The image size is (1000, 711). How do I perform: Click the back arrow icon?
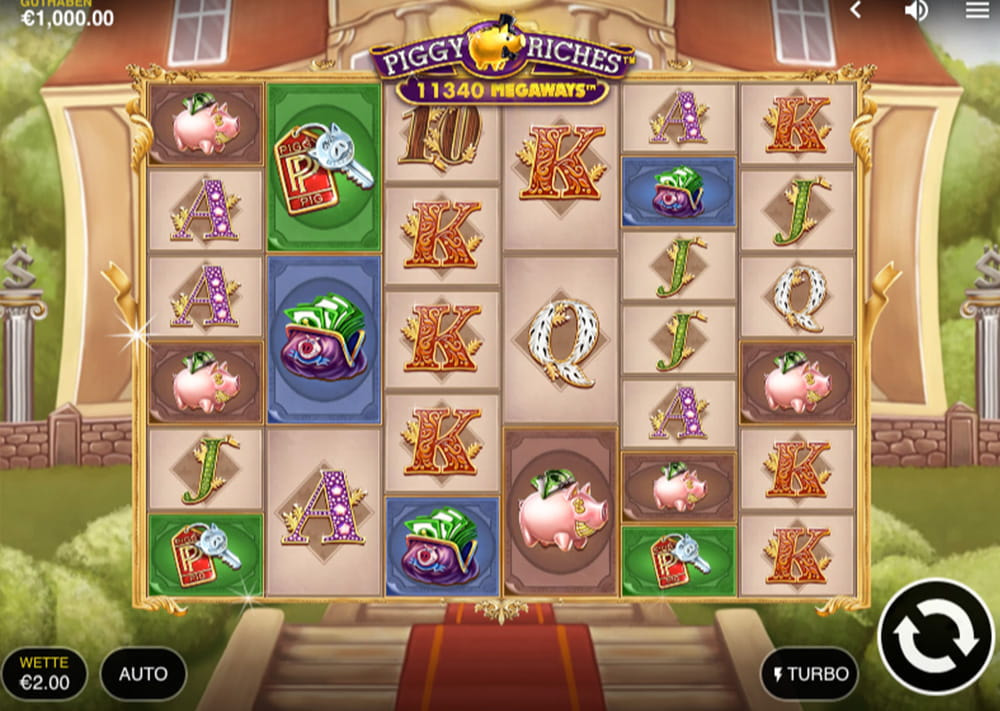pos(856,10)
